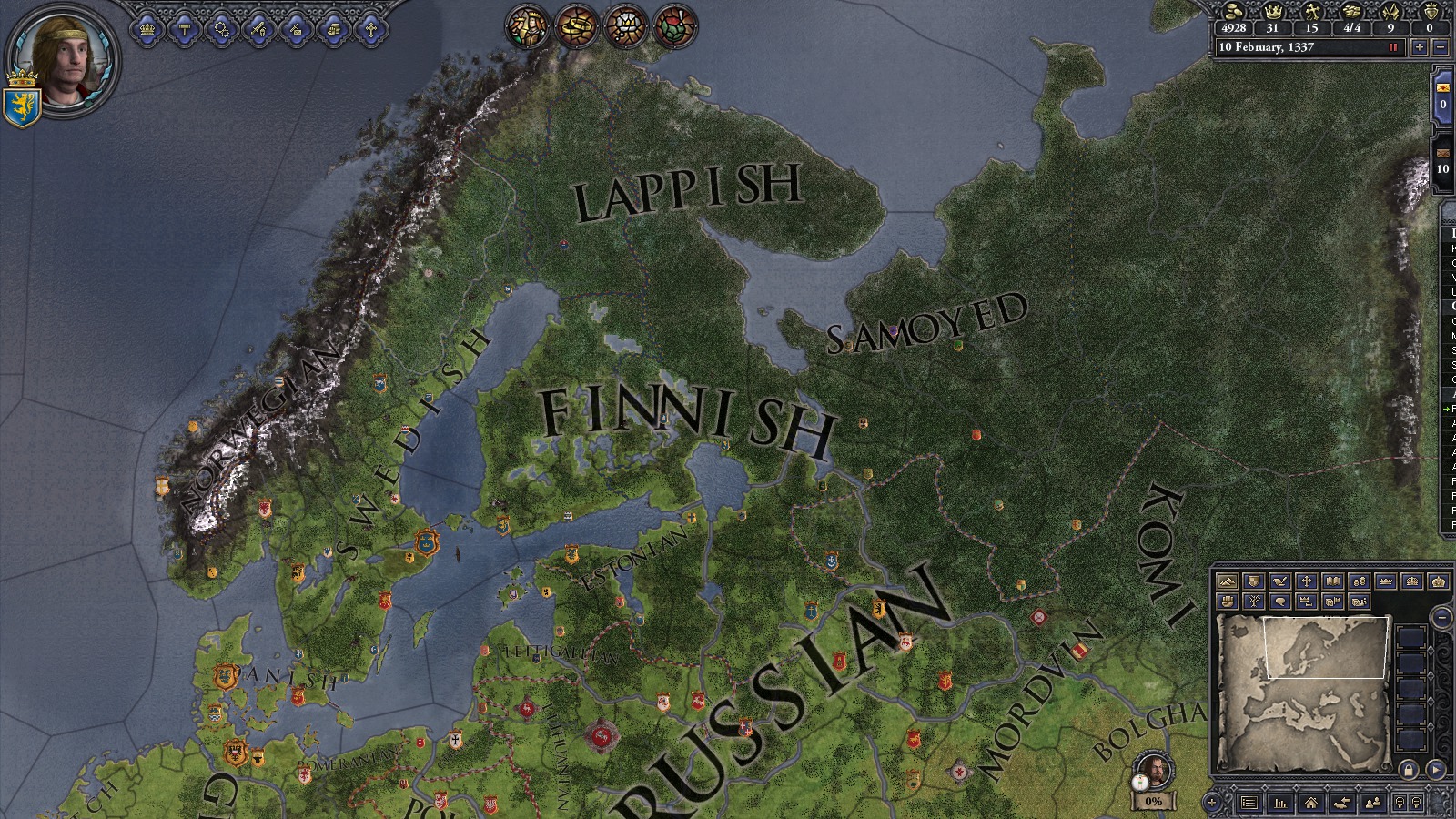Image resolution: width=1456 pixels, height=819 pixels.
Task: Open the Ledger with bar chart icon
Action: (1280, 804)
